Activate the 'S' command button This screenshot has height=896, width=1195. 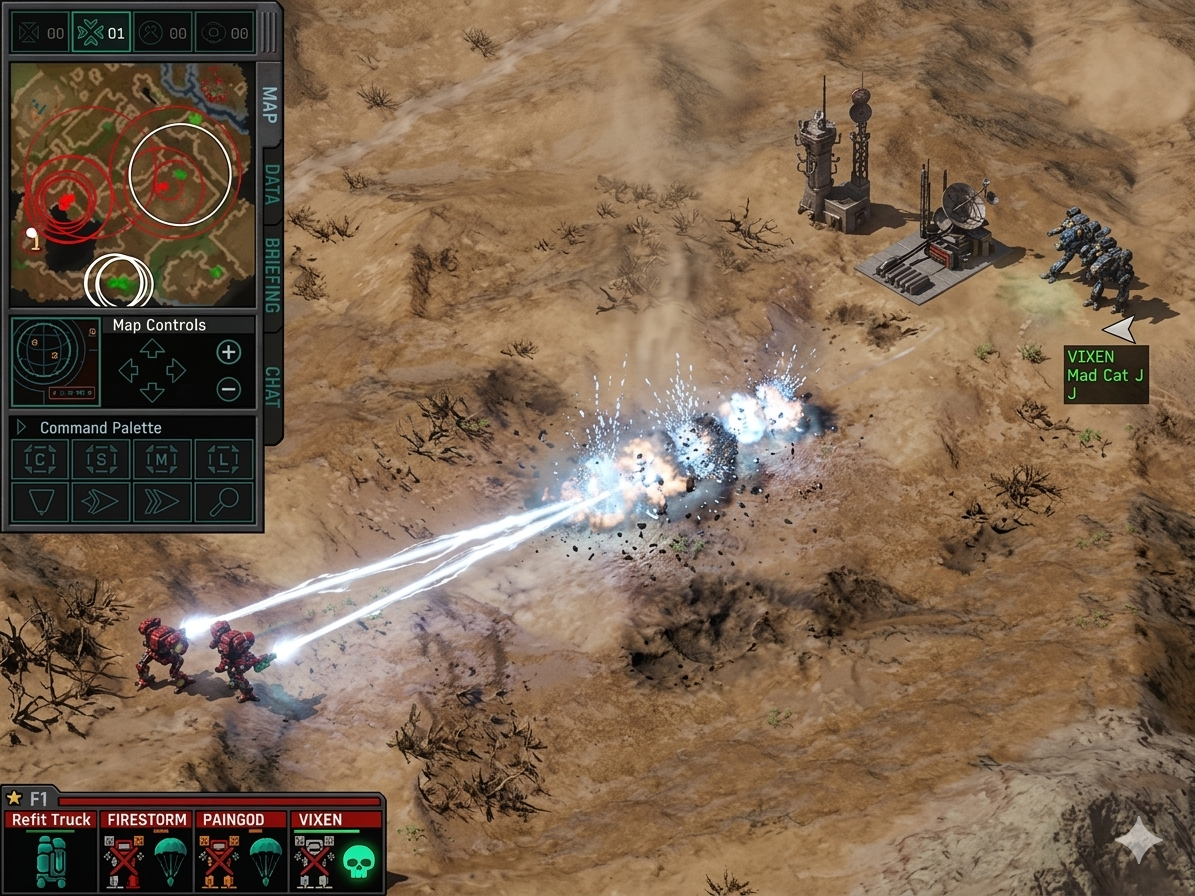pos(101,459)
